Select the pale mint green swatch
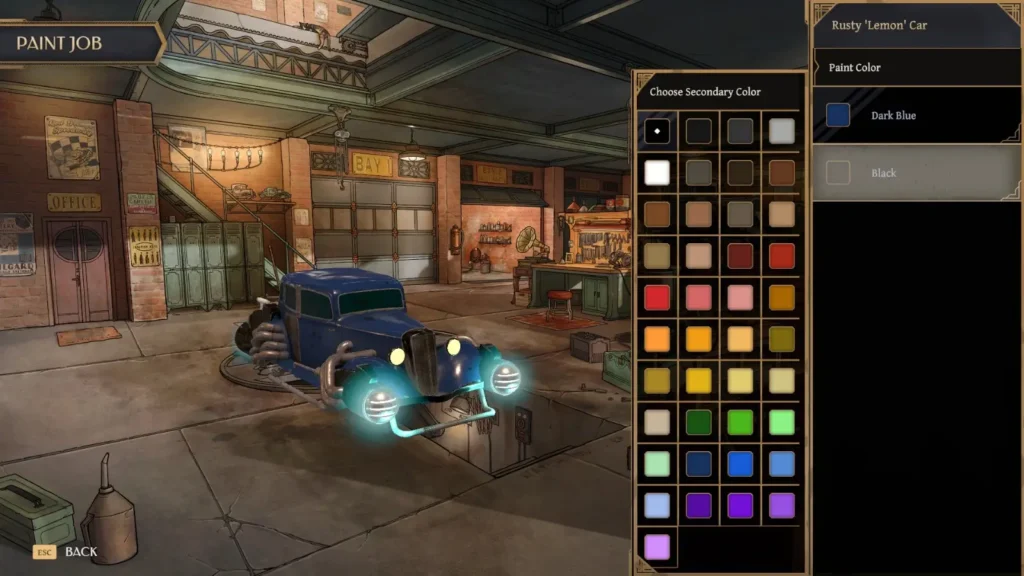 click(x=657, y=464)
